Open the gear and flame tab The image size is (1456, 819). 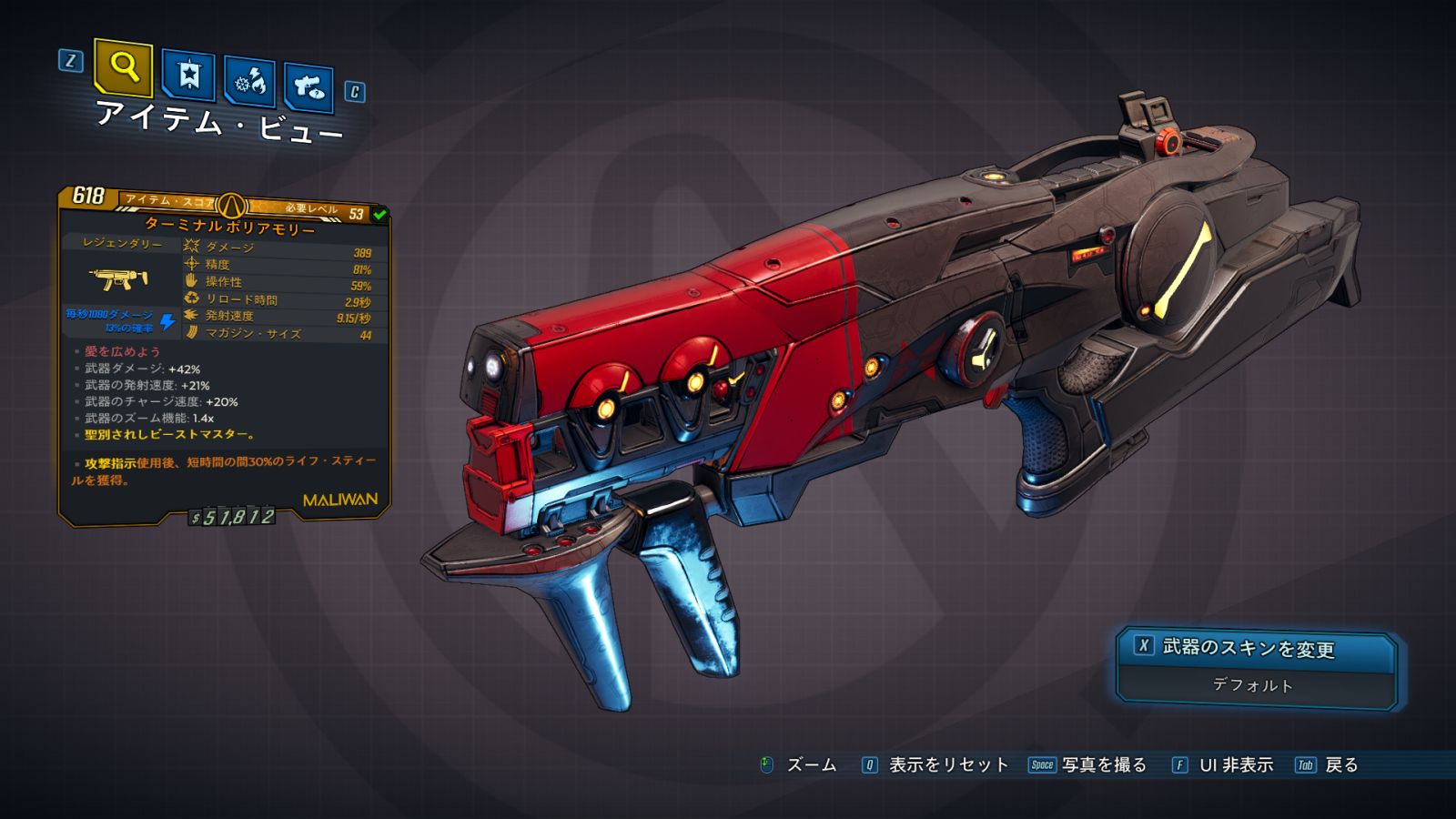click(249, 82)
